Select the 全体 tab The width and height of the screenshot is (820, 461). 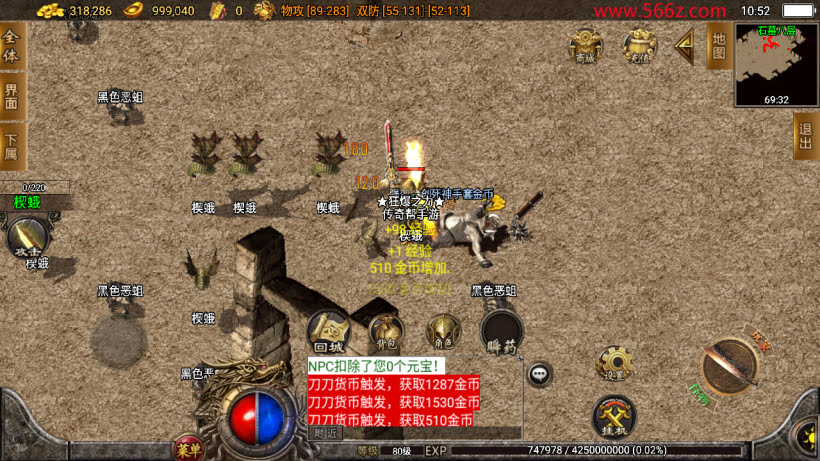(12, 45)
